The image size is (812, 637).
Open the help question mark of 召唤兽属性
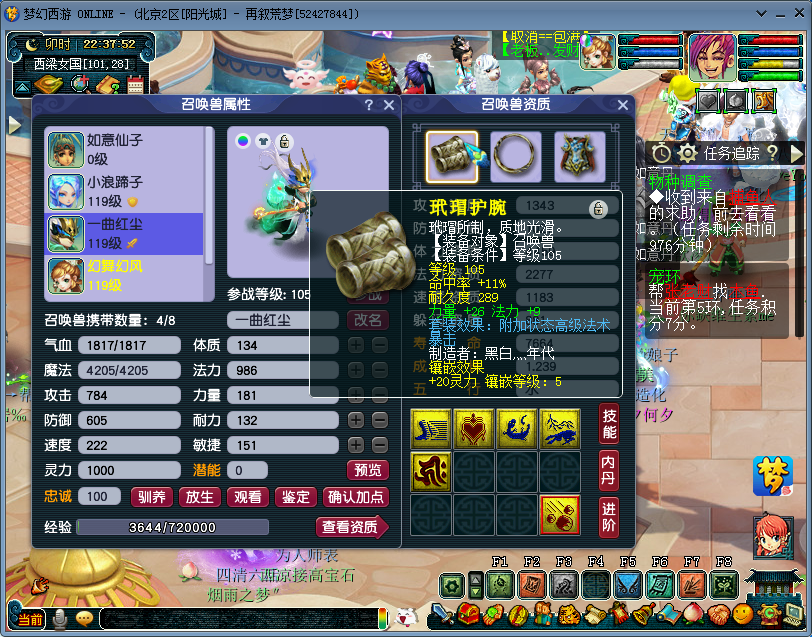point(368,105)
